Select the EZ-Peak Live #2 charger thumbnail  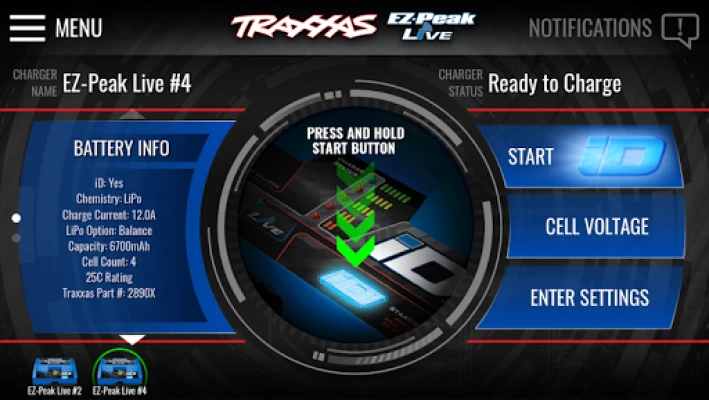pyautogui.click(x=55, y=372)
